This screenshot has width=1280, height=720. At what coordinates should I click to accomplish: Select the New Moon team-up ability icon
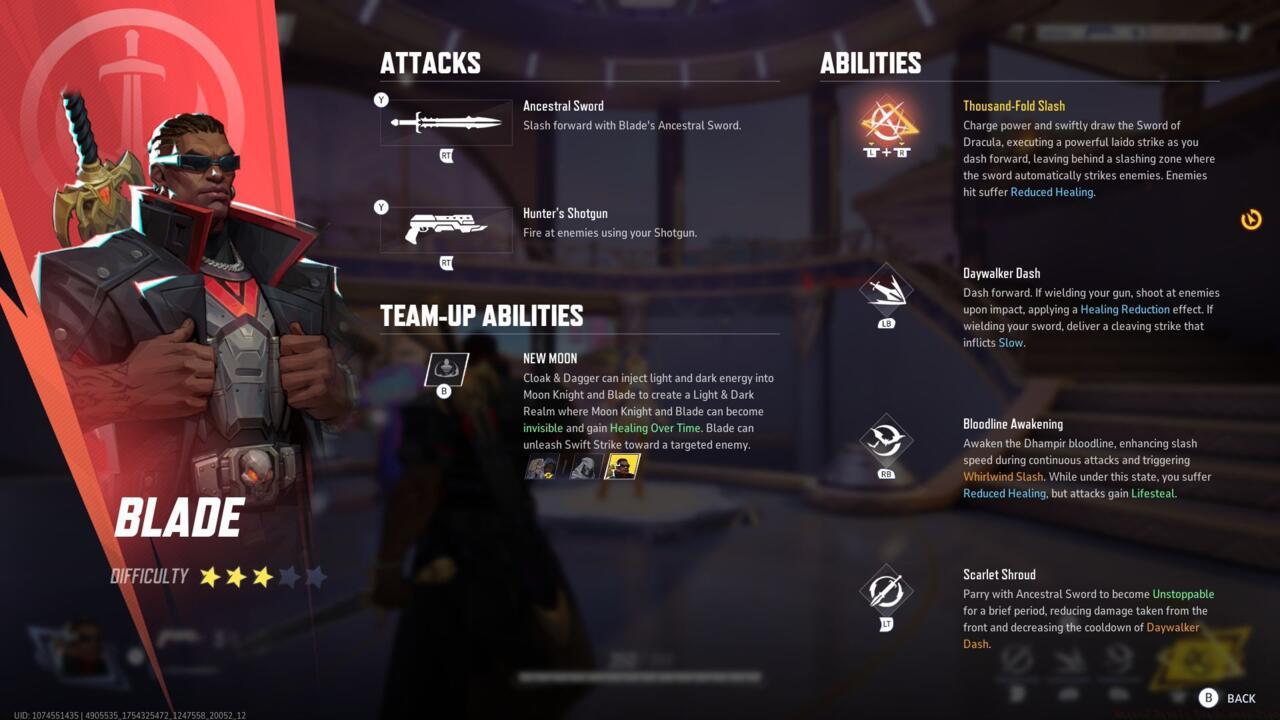click(x=444, y=369)
